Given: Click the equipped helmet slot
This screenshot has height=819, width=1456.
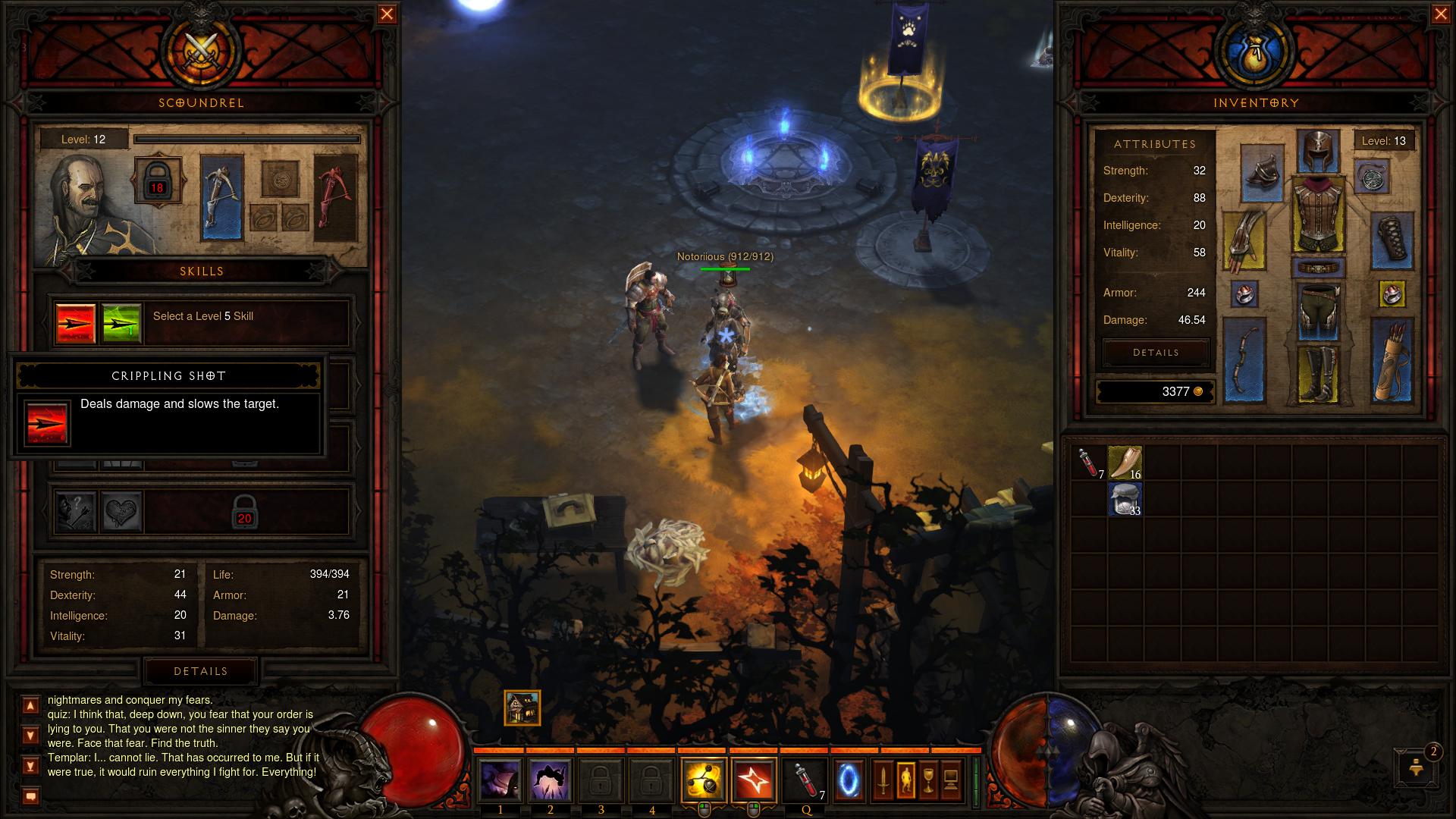Looking at the screenshot, I should [x=1319, y=150].
